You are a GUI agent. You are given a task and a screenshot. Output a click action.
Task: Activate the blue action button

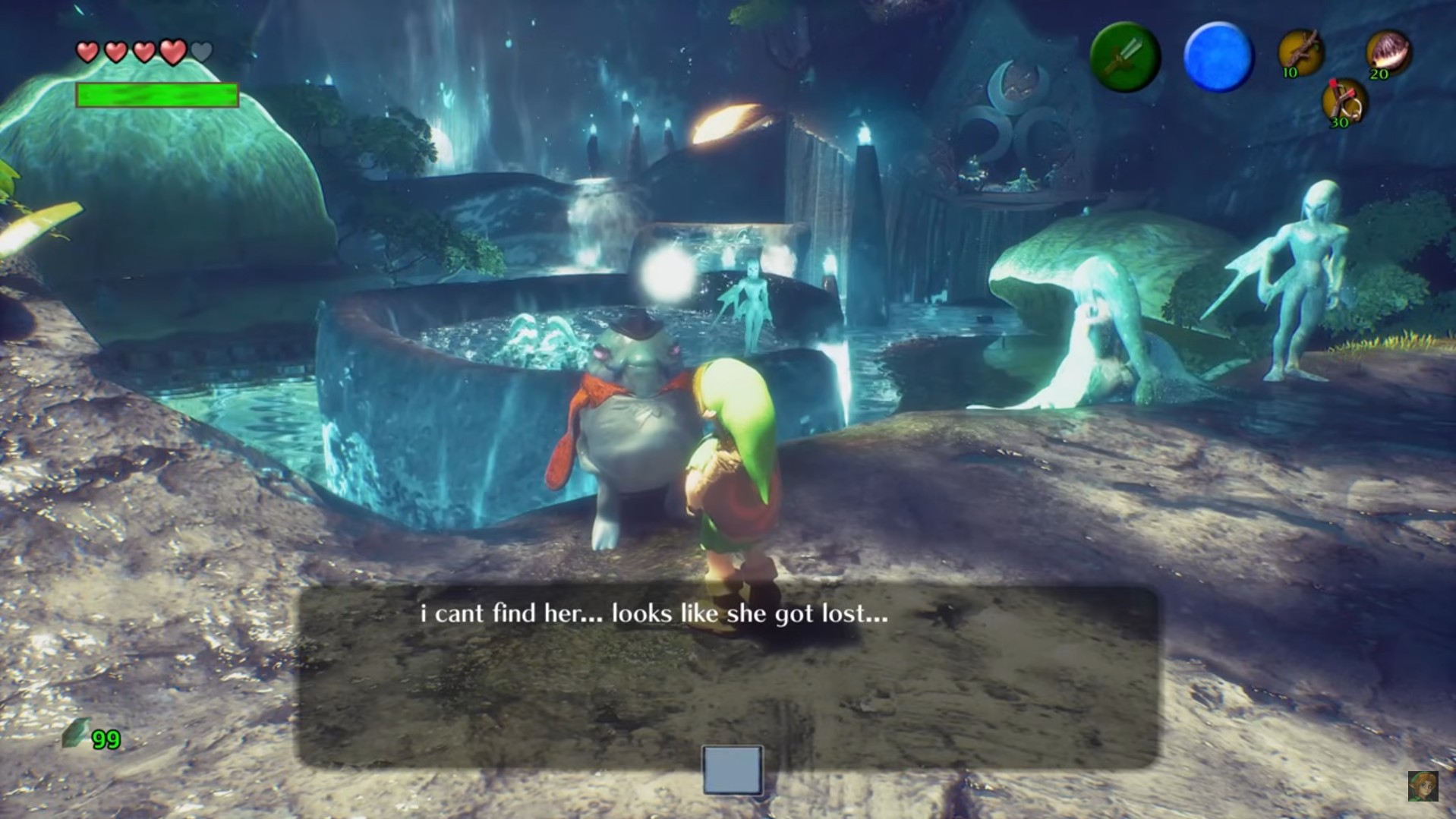[x=1218, y=58]
